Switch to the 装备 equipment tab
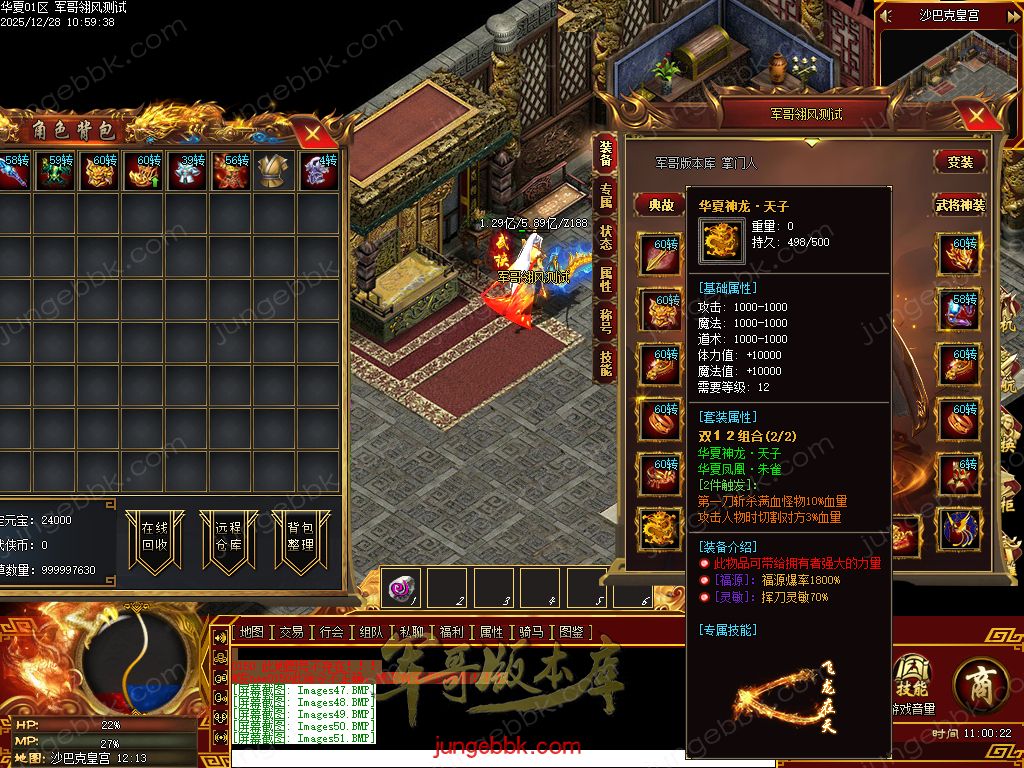This screenshot has height=768, width=1024. [606, 154]
